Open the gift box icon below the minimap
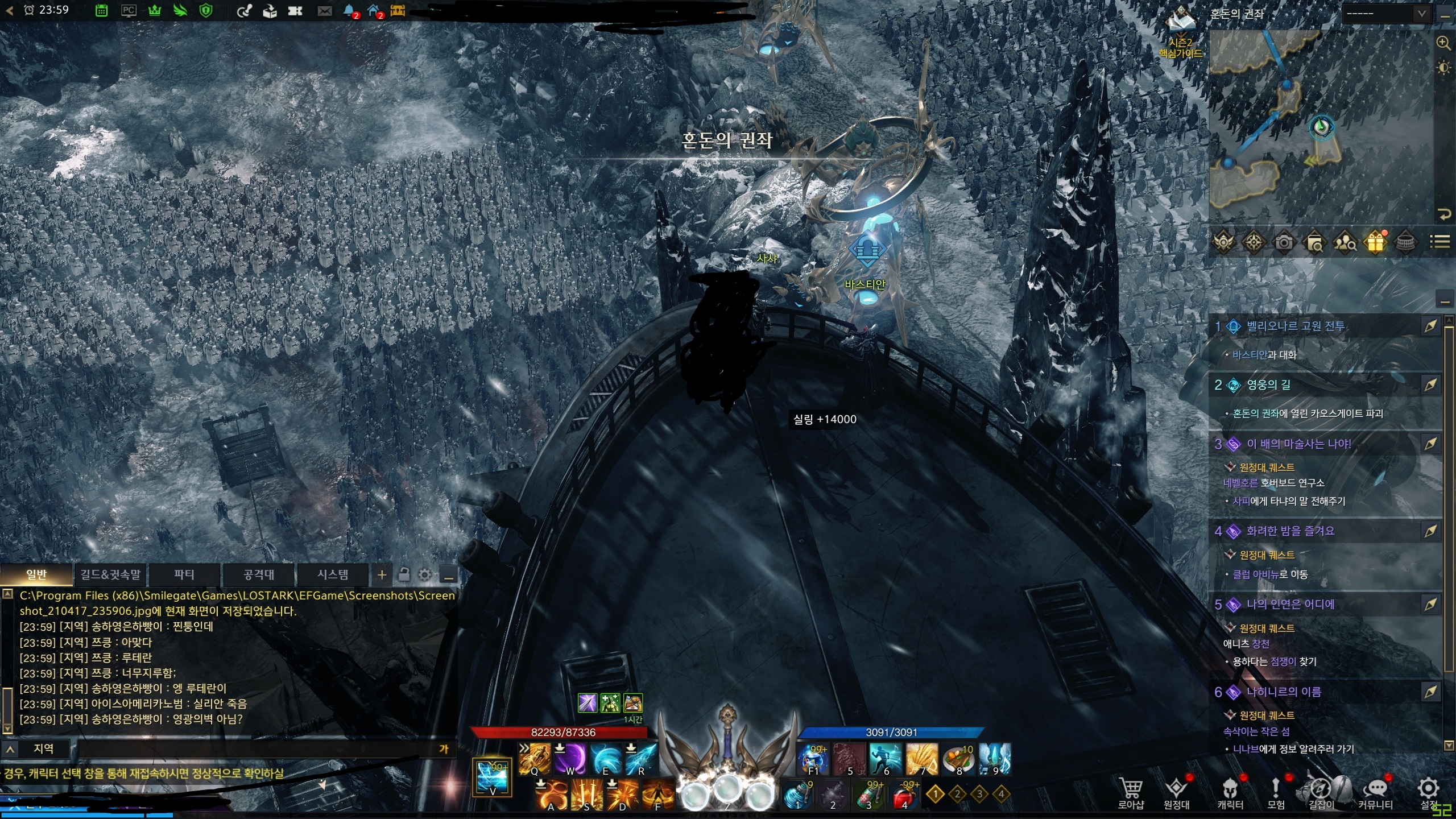This screenshot has width=1456, height=819. pos(1375,242)
